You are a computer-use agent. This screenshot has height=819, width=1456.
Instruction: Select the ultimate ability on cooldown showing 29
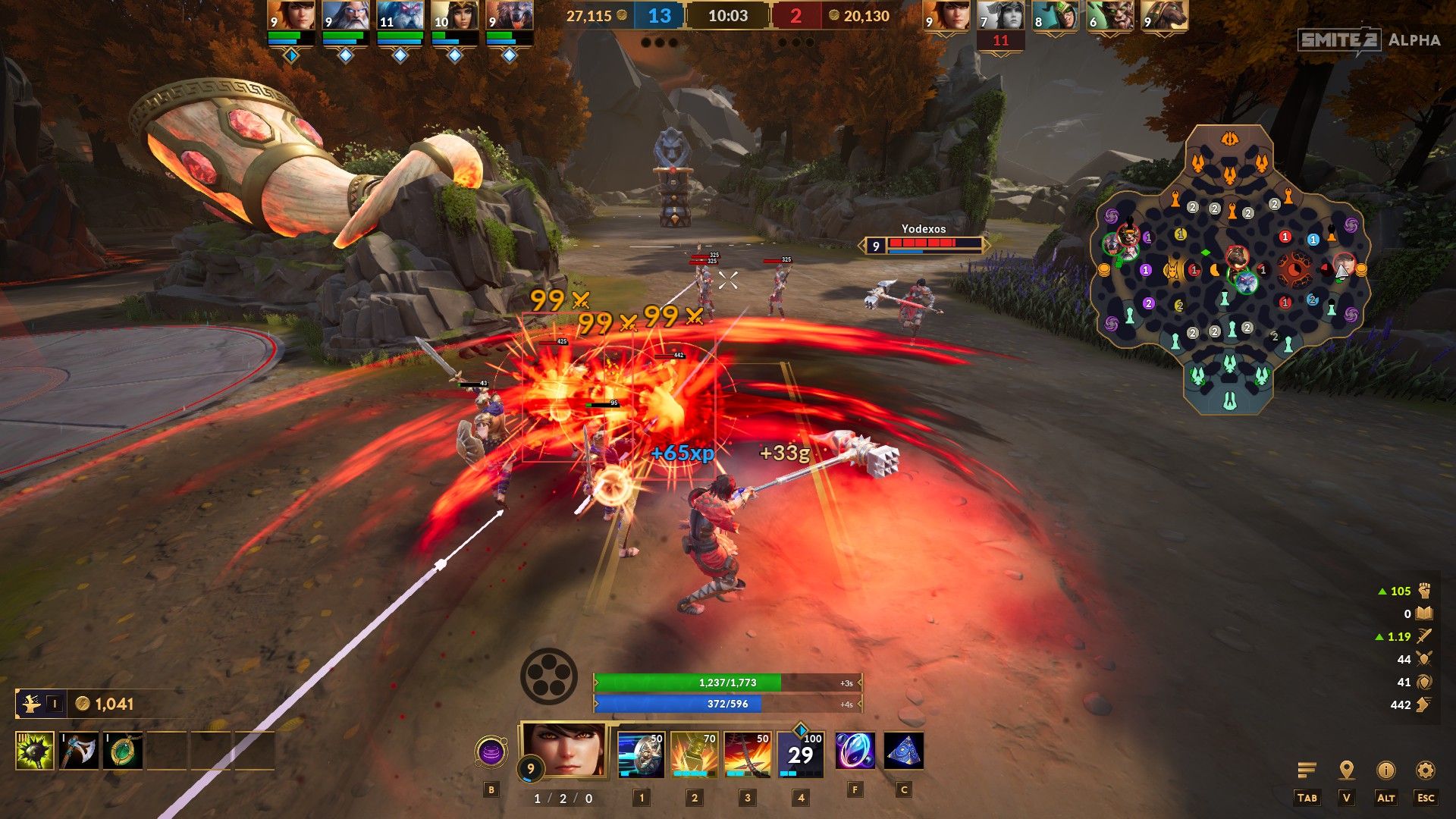coord(801,754)
